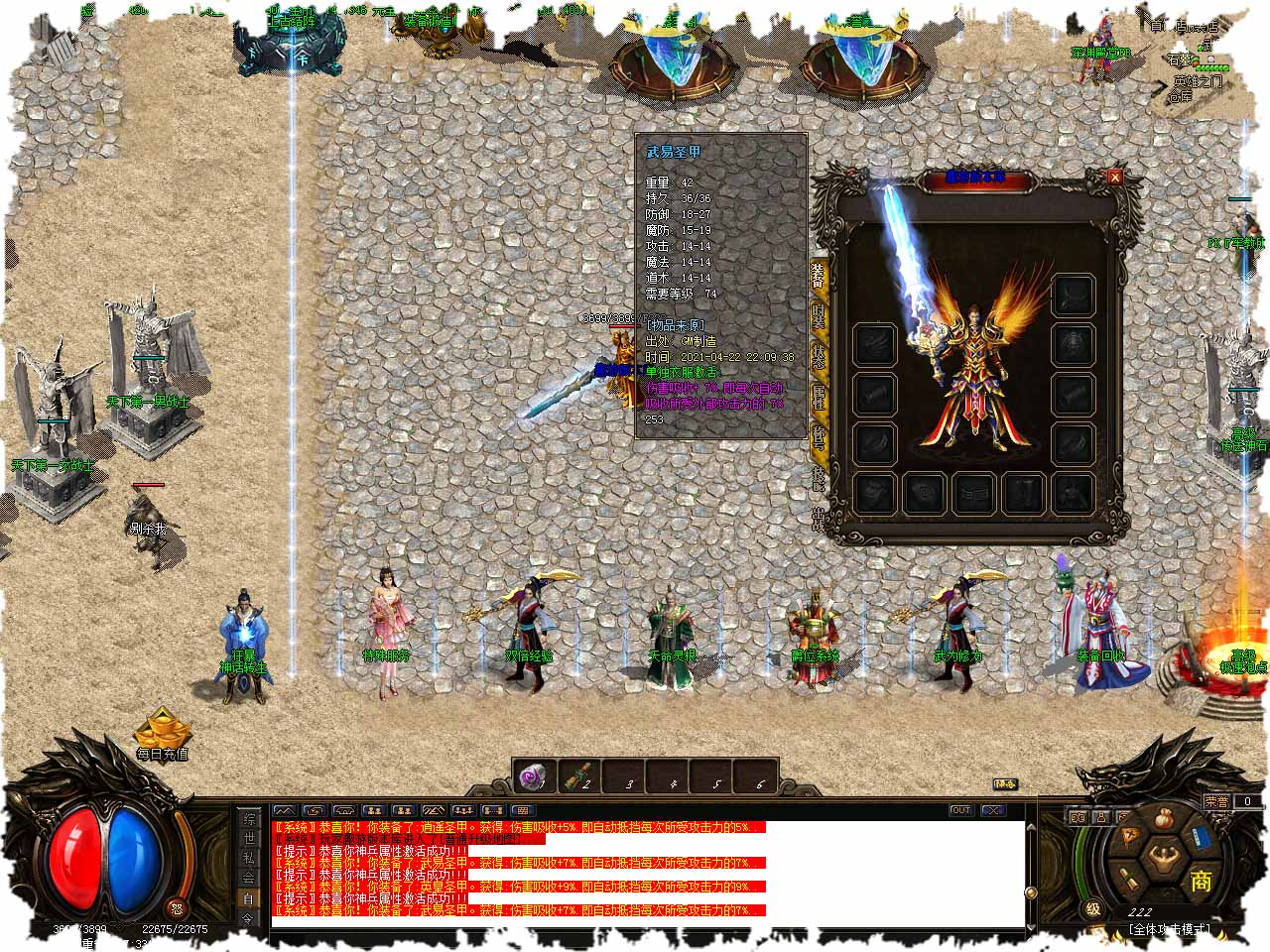Close the character equipment panel
The image size is (1270, 952).
coord(1115,178)
